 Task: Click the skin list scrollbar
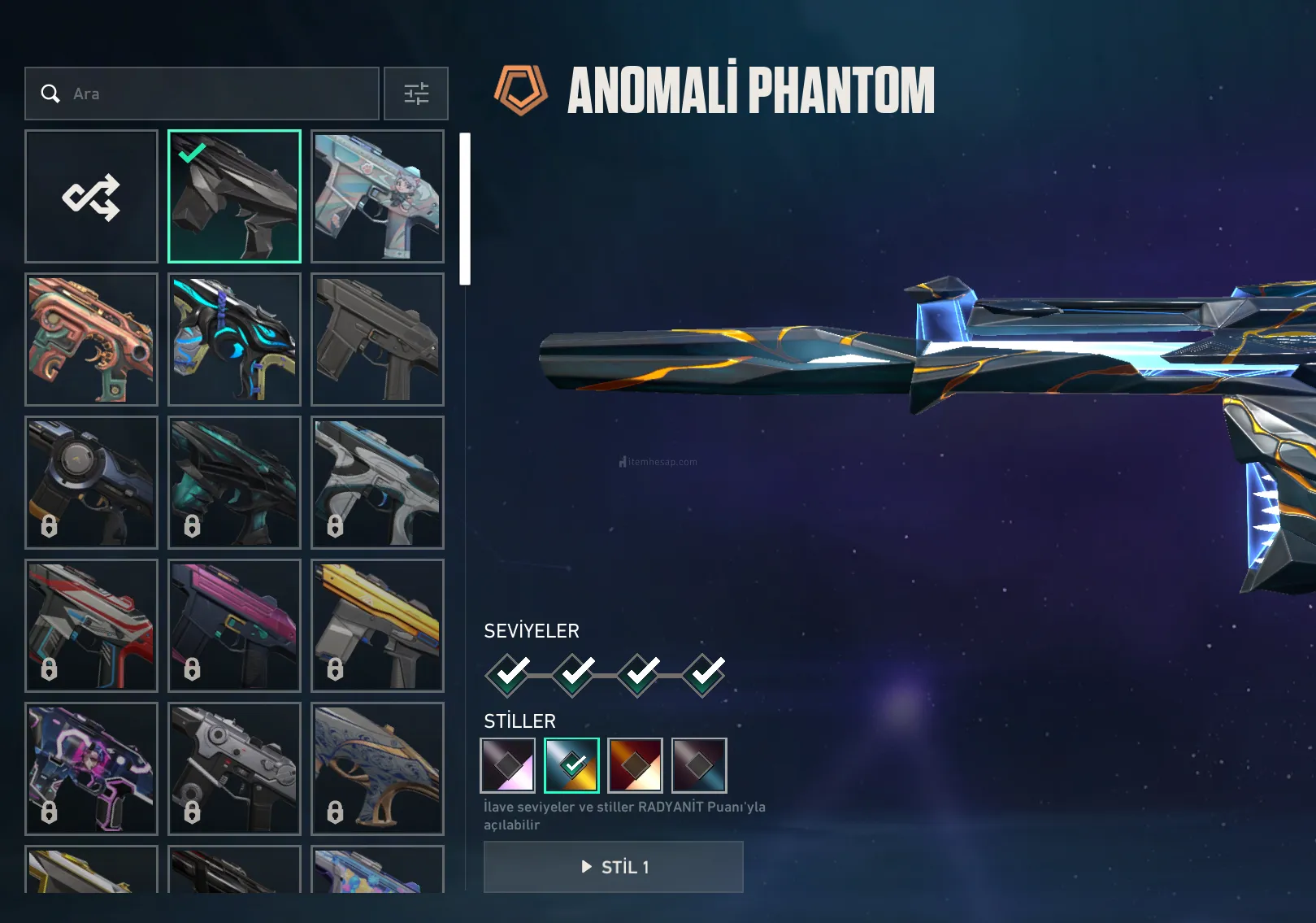(x=465, y=209)
